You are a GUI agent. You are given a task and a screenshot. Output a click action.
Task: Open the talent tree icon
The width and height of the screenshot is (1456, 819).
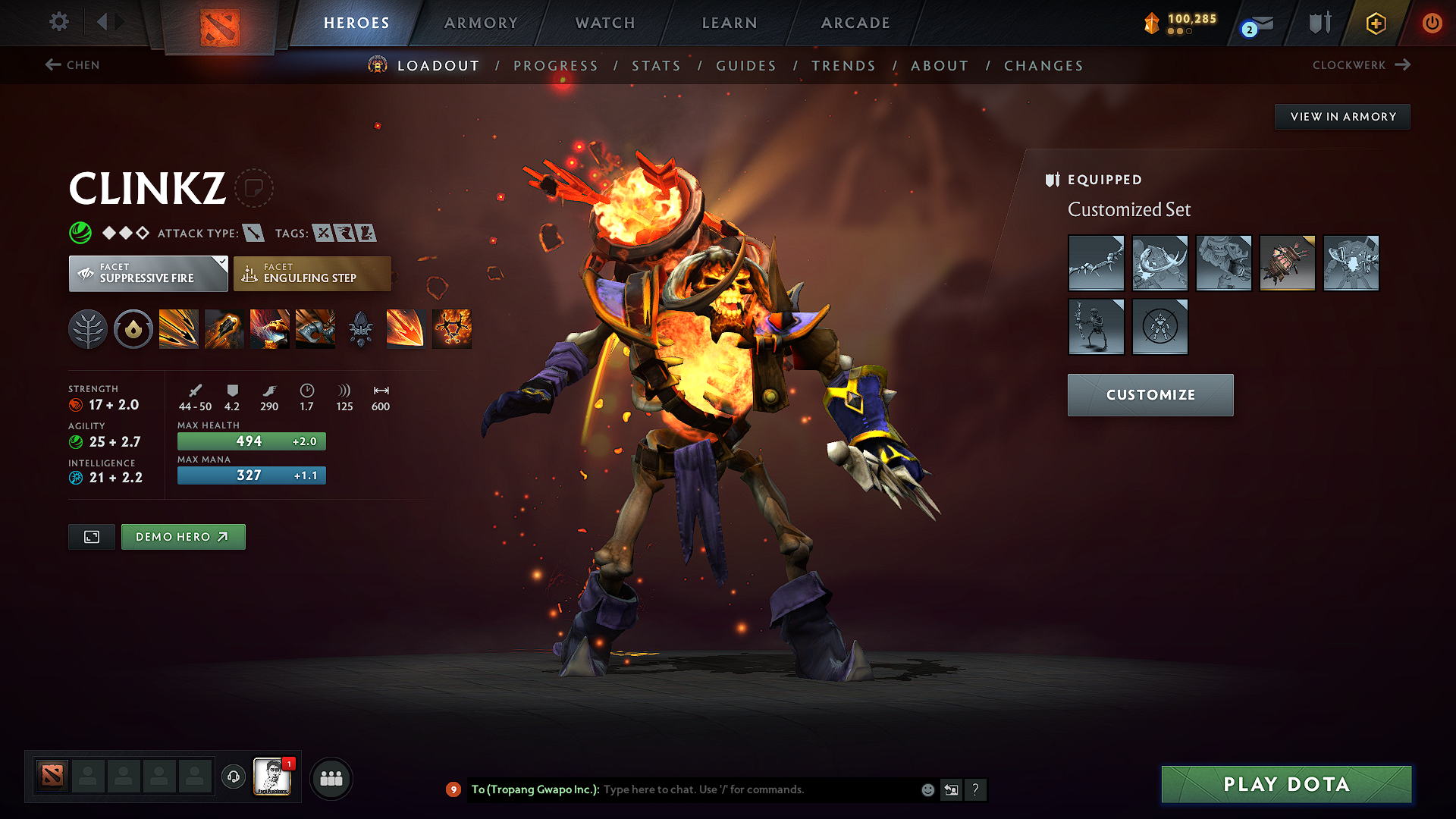(x=88, y=328)
